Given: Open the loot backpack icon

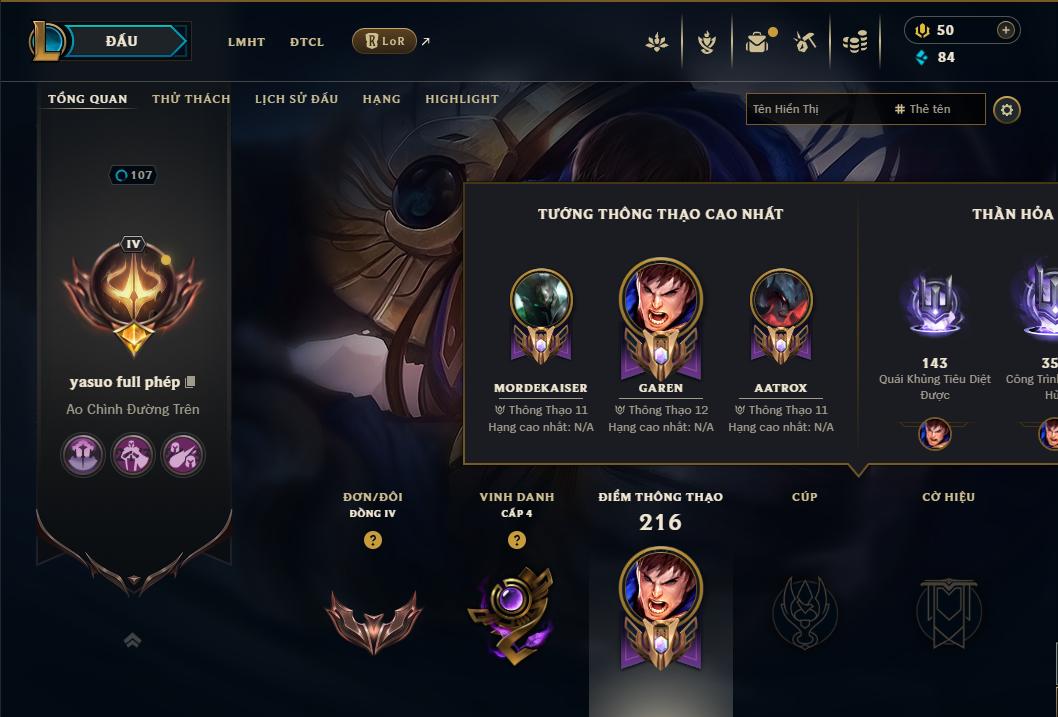Looking at the screenshot, I should (x=757, y=42).
